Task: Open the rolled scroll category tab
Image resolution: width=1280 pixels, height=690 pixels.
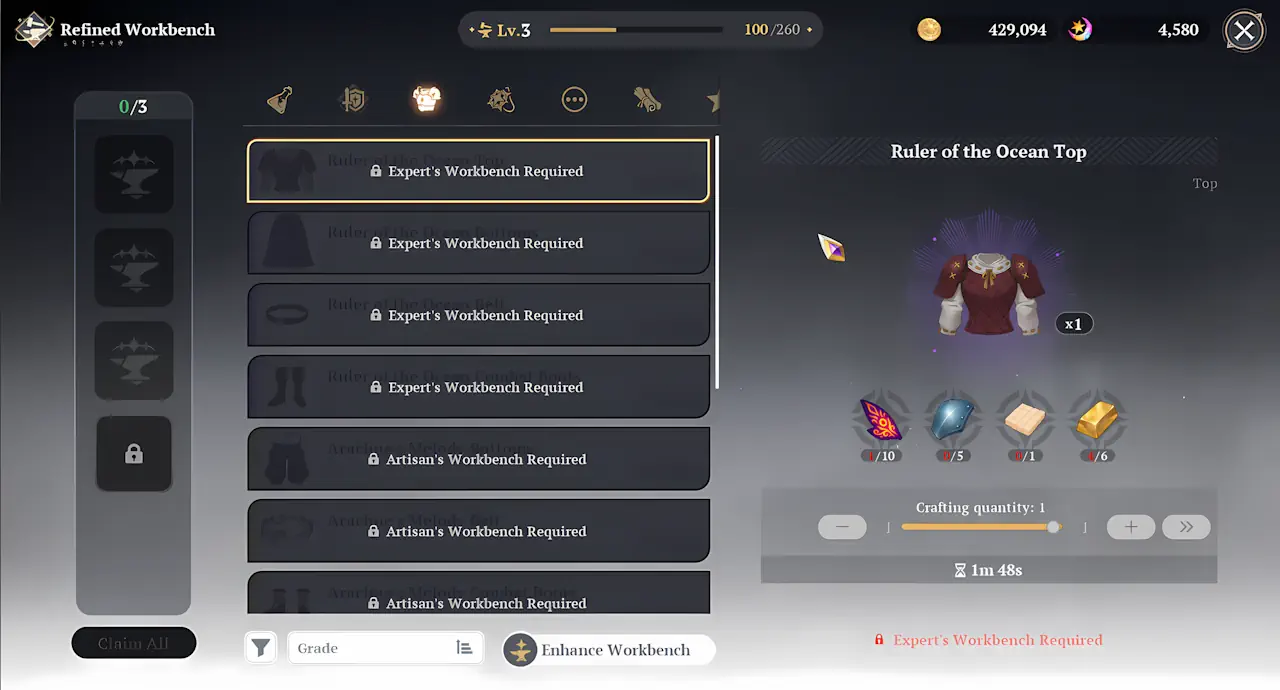Action: (x=647, y=100)
